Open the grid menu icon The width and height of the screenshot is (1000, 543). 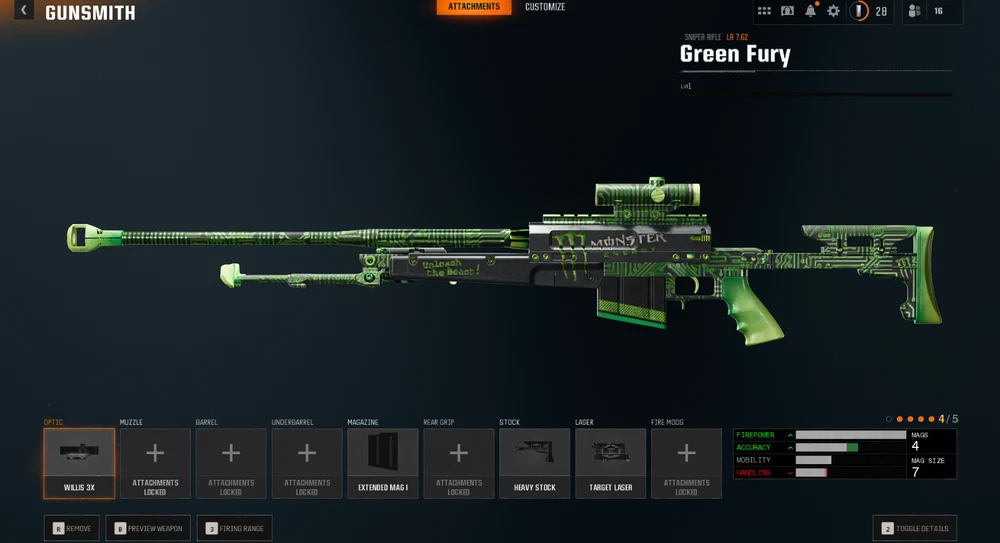click(x=764, y=11)
